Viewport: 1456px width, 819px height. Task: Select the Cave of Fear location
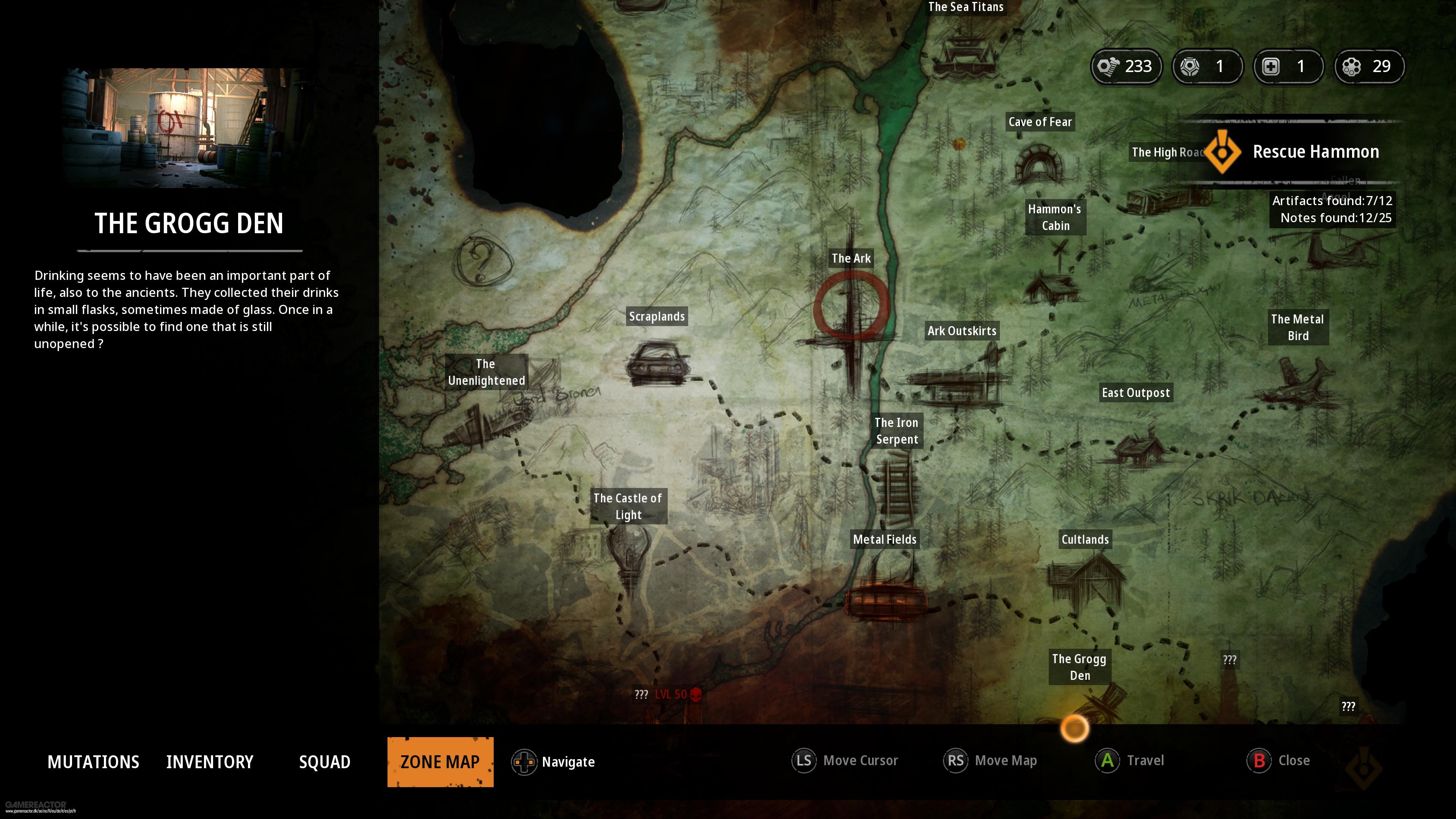coord(1040,122)
